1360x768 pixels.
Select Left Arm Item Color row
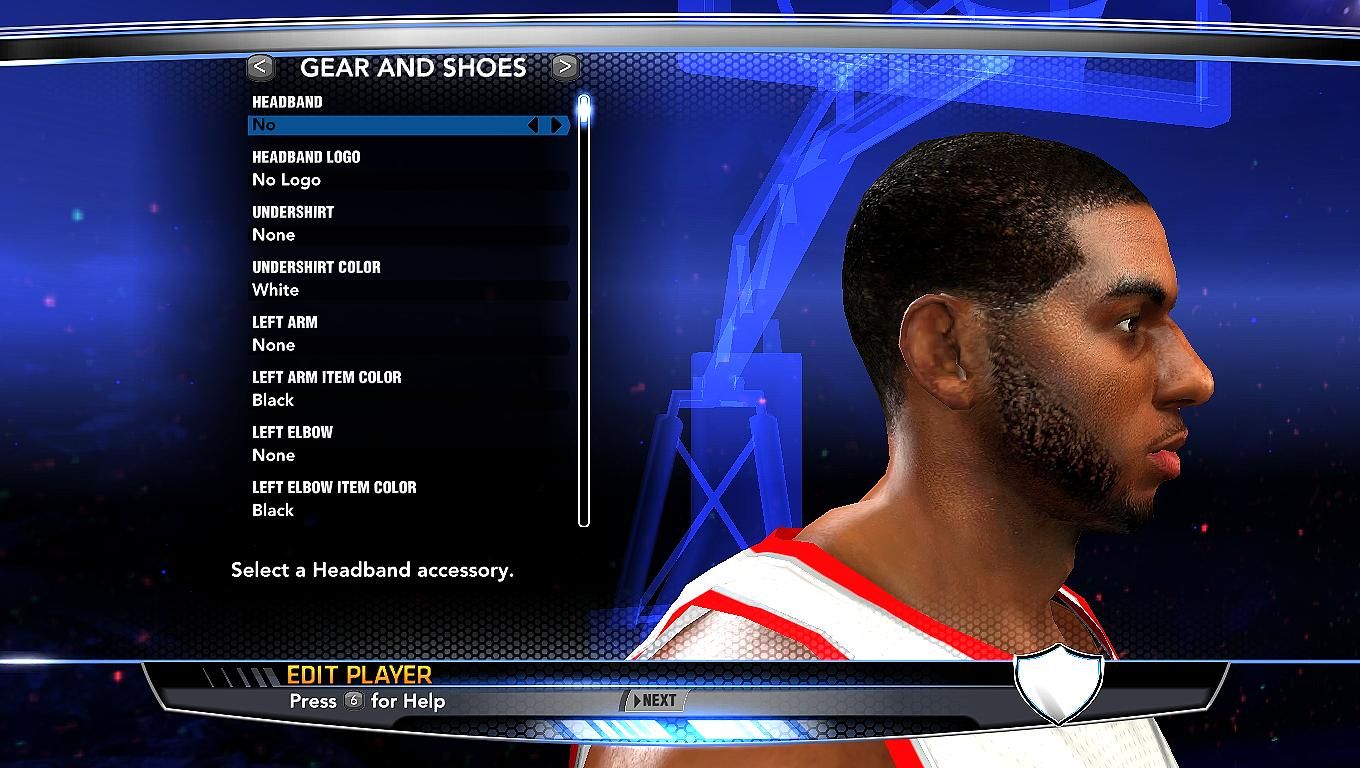pyautogui.click(x=408, y=400)
